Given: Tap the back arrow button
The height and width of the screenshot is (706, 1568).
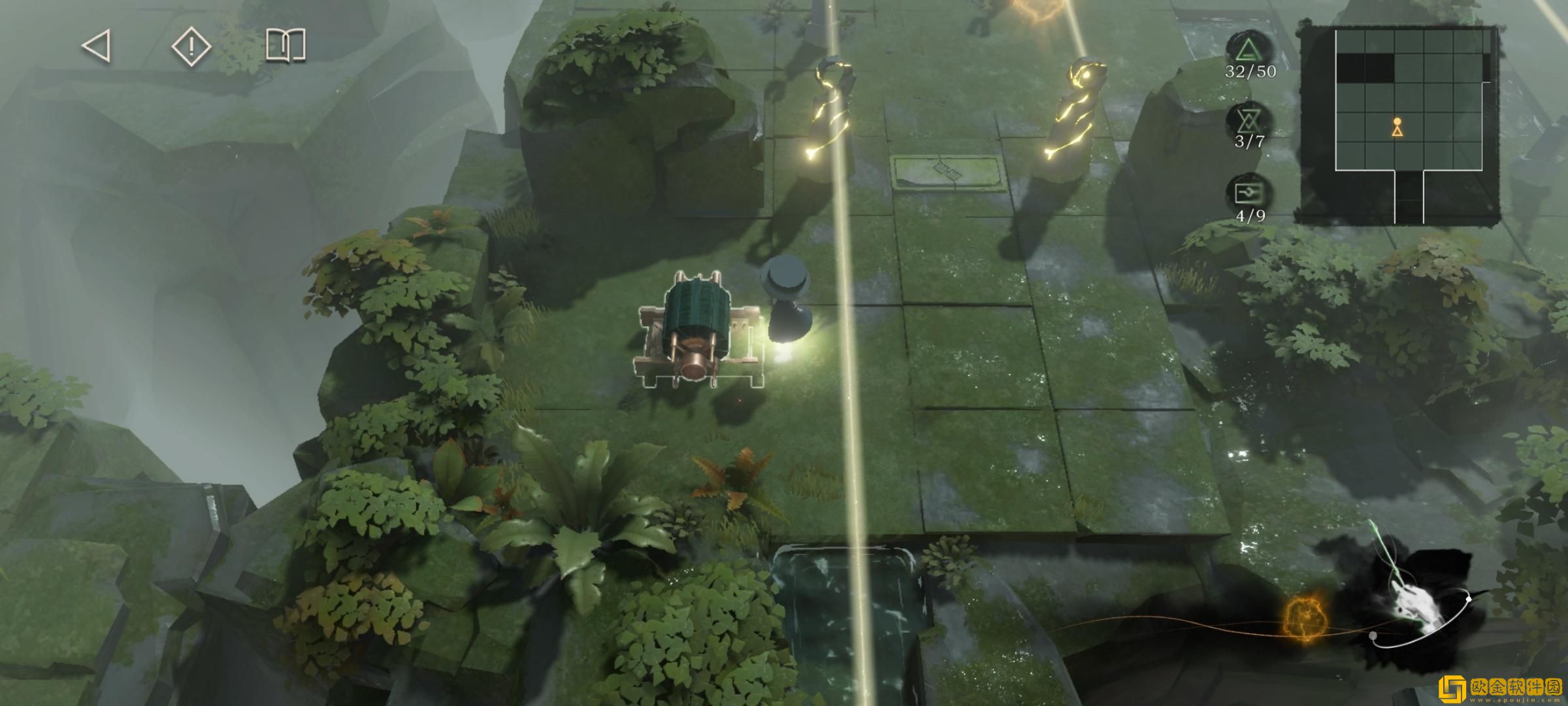Looking at the screenshot, I should pyautogui.click(x=96, y=46).
